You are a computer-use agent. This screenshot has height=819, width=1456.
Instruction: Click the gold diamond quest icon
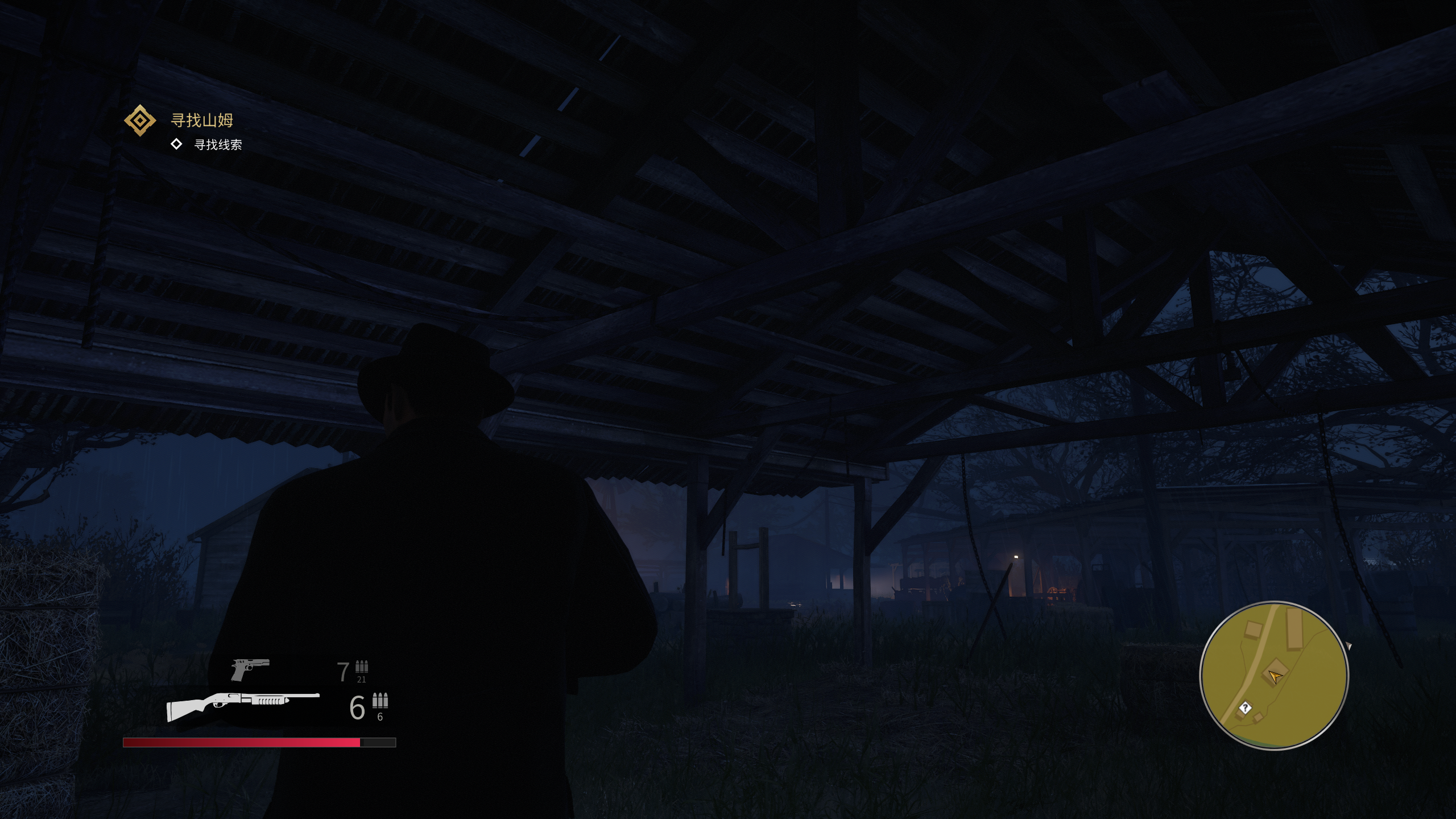(139, 121)
